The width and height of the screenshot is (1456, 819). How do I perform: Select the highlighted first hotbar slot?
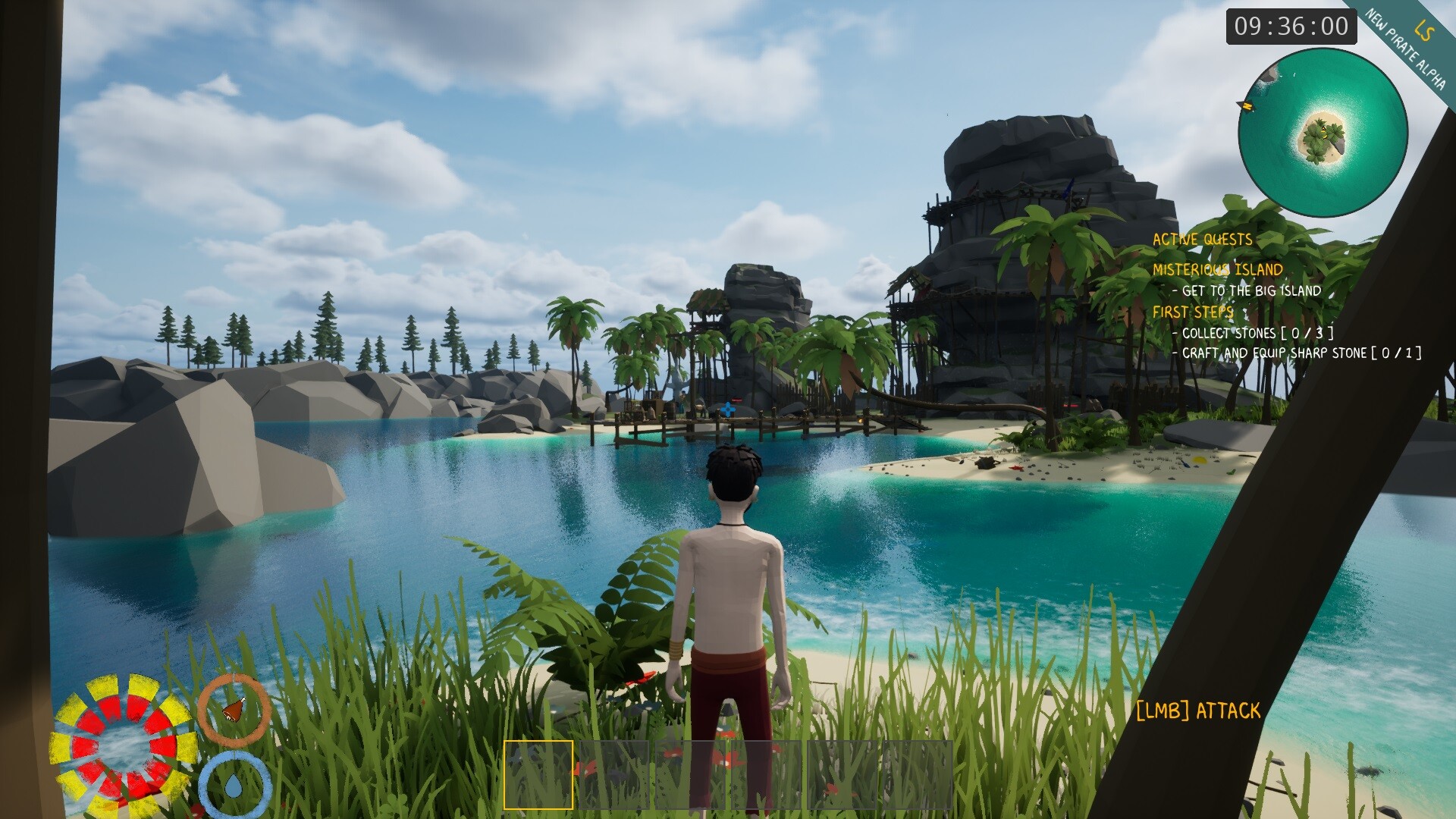[540, 773]
